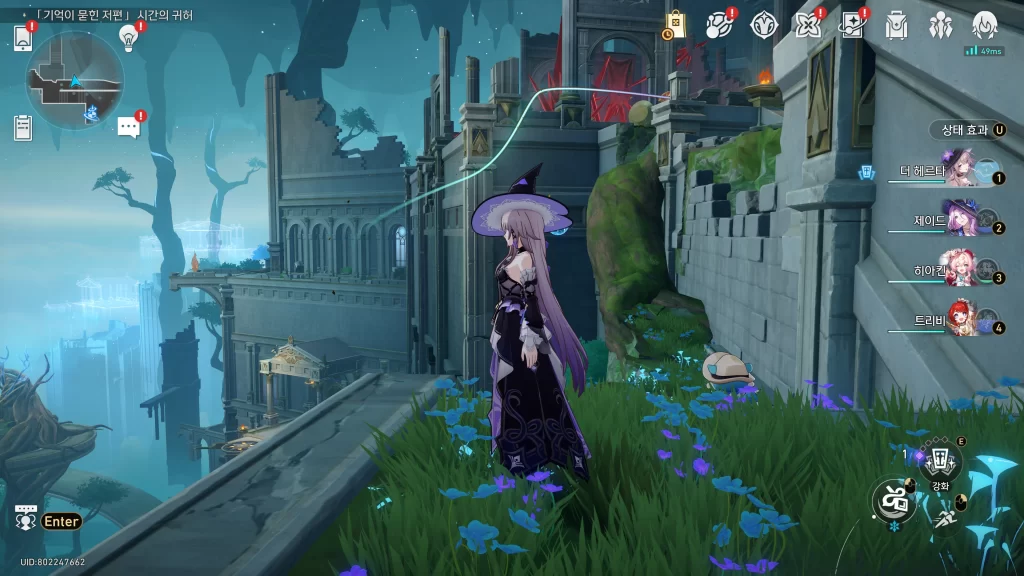Viewport: 1024px width, 576px height.
Task: Open the chat speech bubble
Action: [x=128, y=127]
